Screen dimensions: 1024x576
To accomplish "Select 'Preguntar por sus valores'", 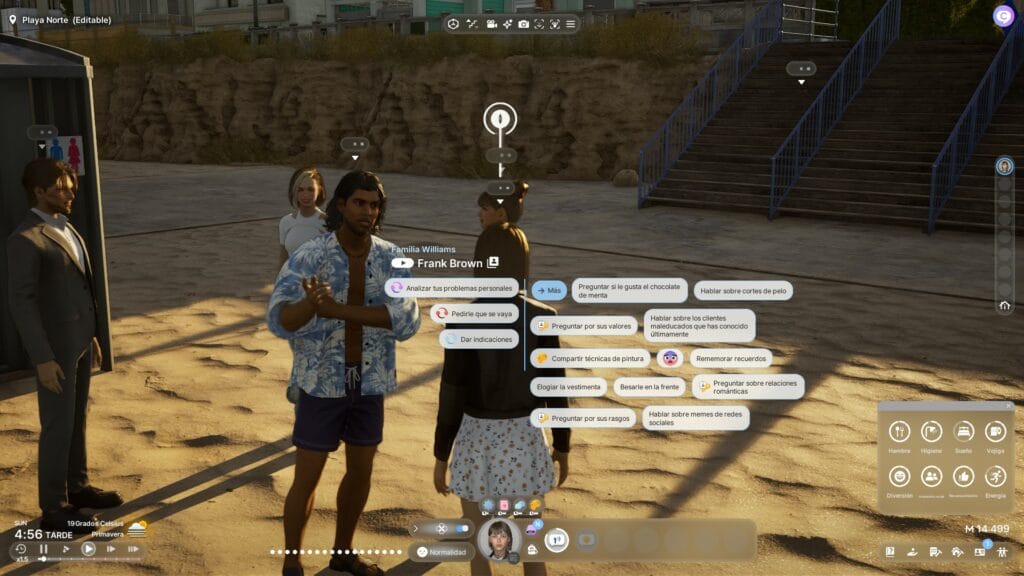I will pos(584,326).
